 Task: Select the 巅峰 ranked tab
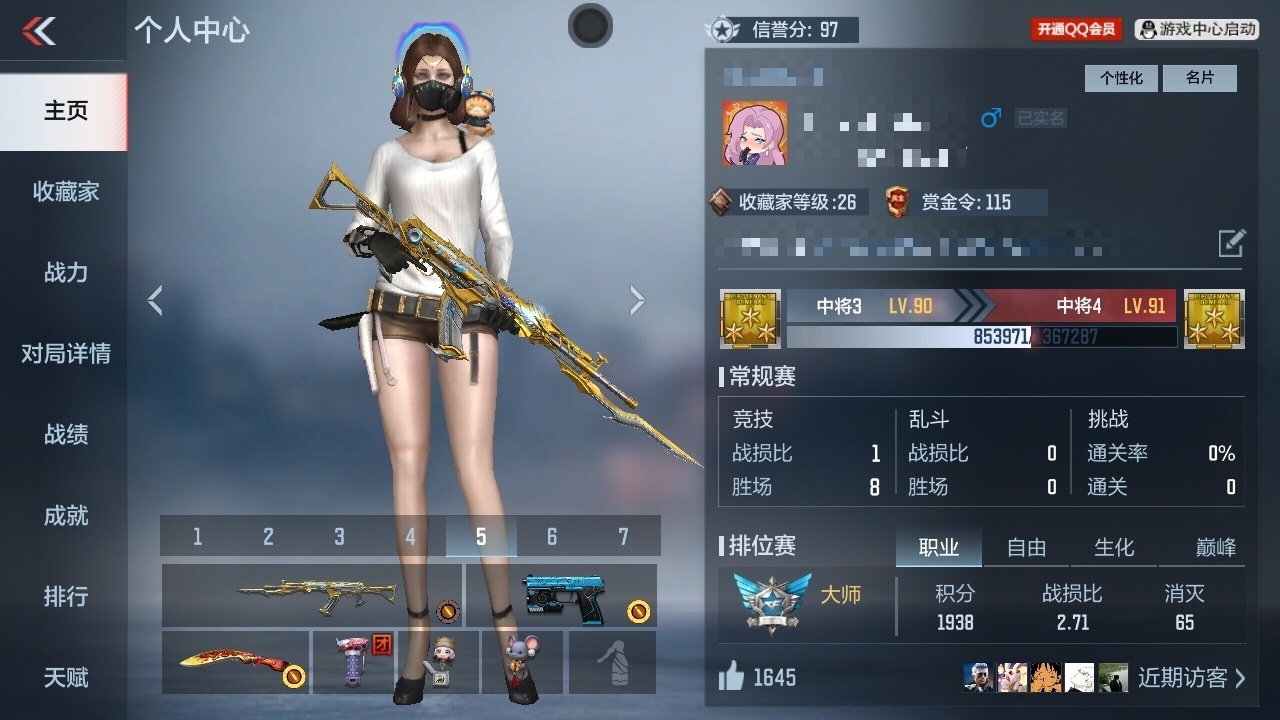(1215, 547)
